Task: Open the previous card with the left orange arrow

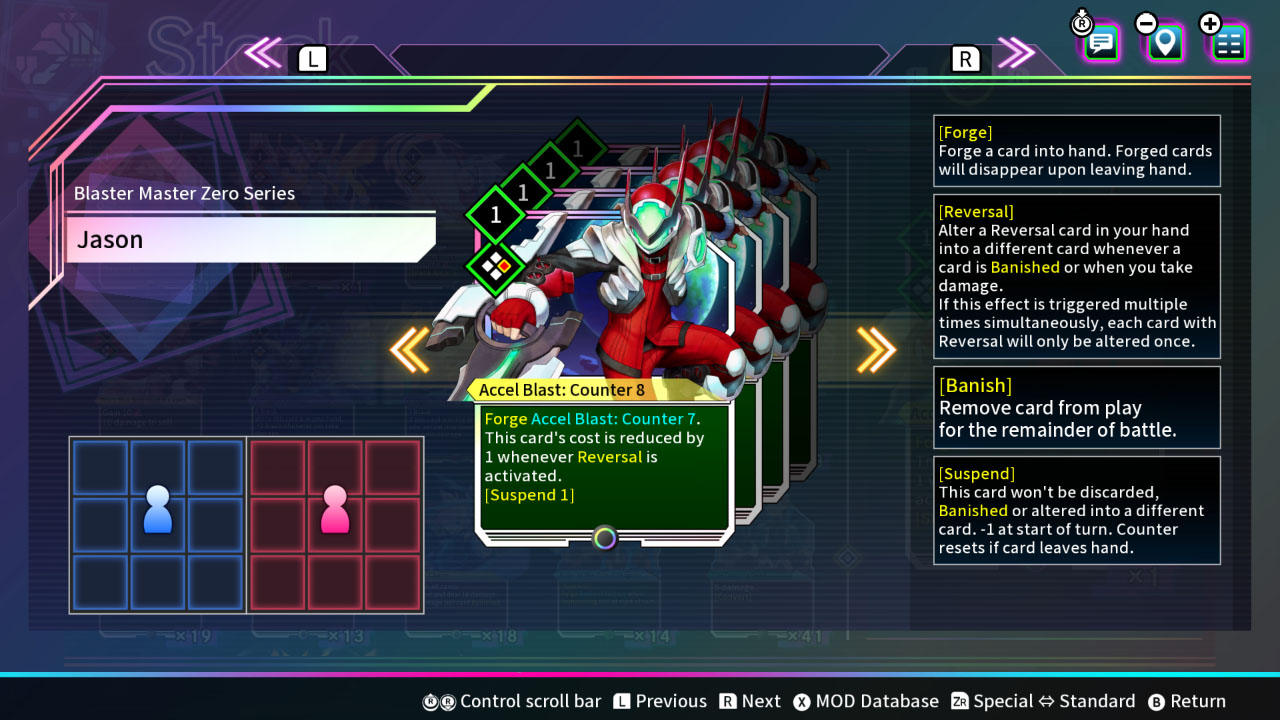Action: pyautogui.click(x=410, y=350)
